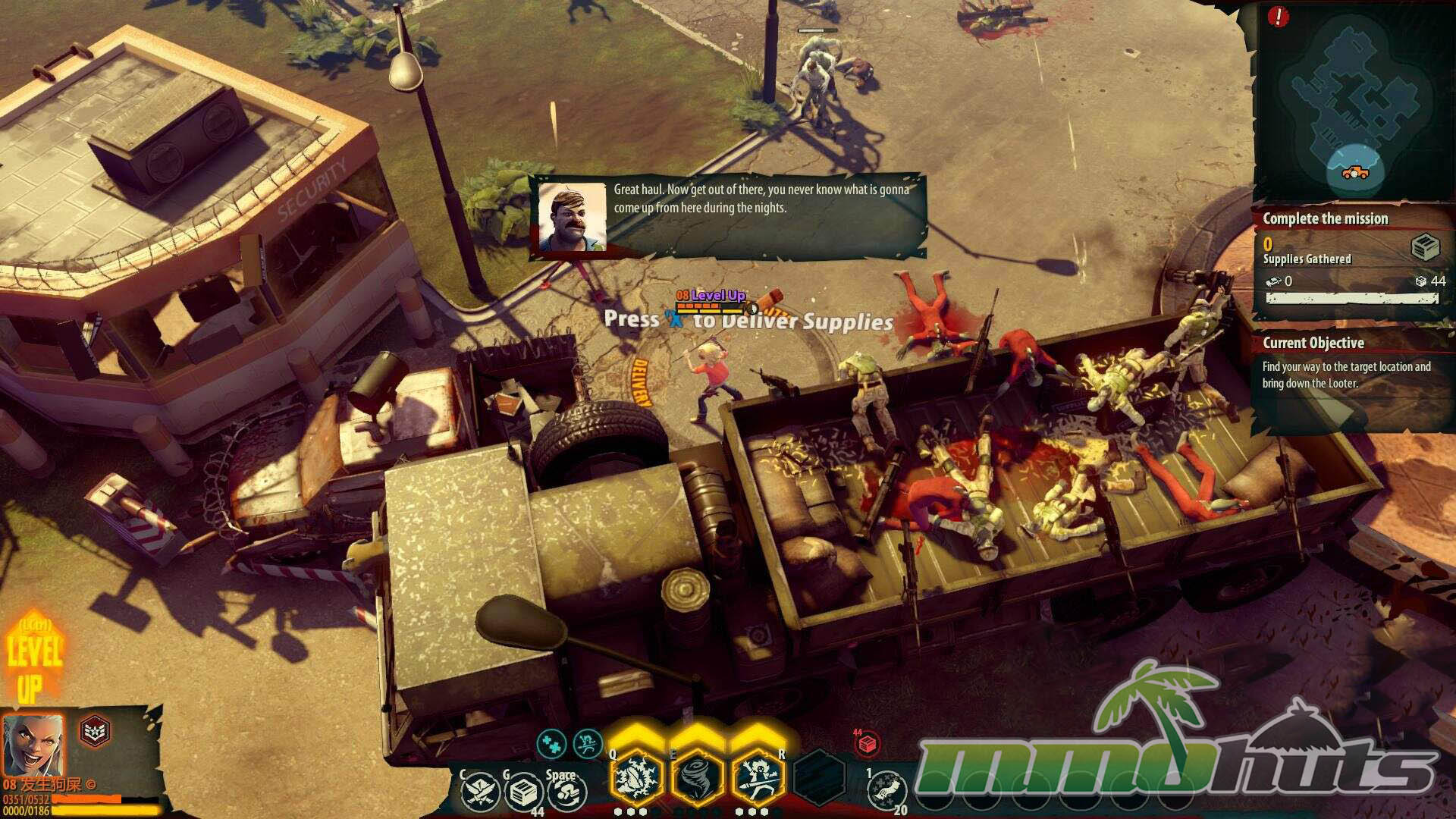View the Current Objective panel
This screenshot has width=1456, height=819.
point(1347,366)
